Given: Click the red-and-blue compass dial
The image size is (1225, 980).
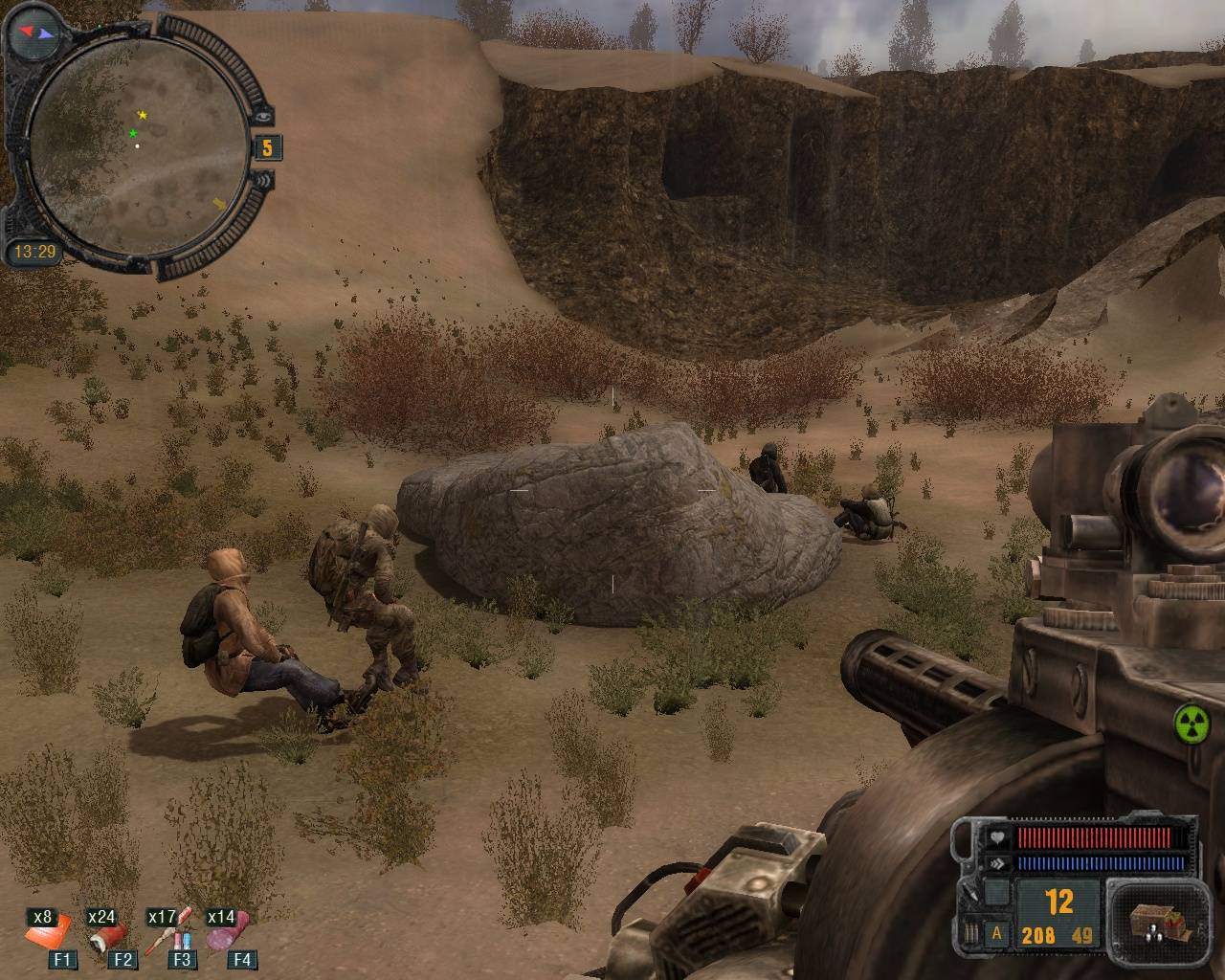Looking at the screenshot, I should (x=33, y=35).
